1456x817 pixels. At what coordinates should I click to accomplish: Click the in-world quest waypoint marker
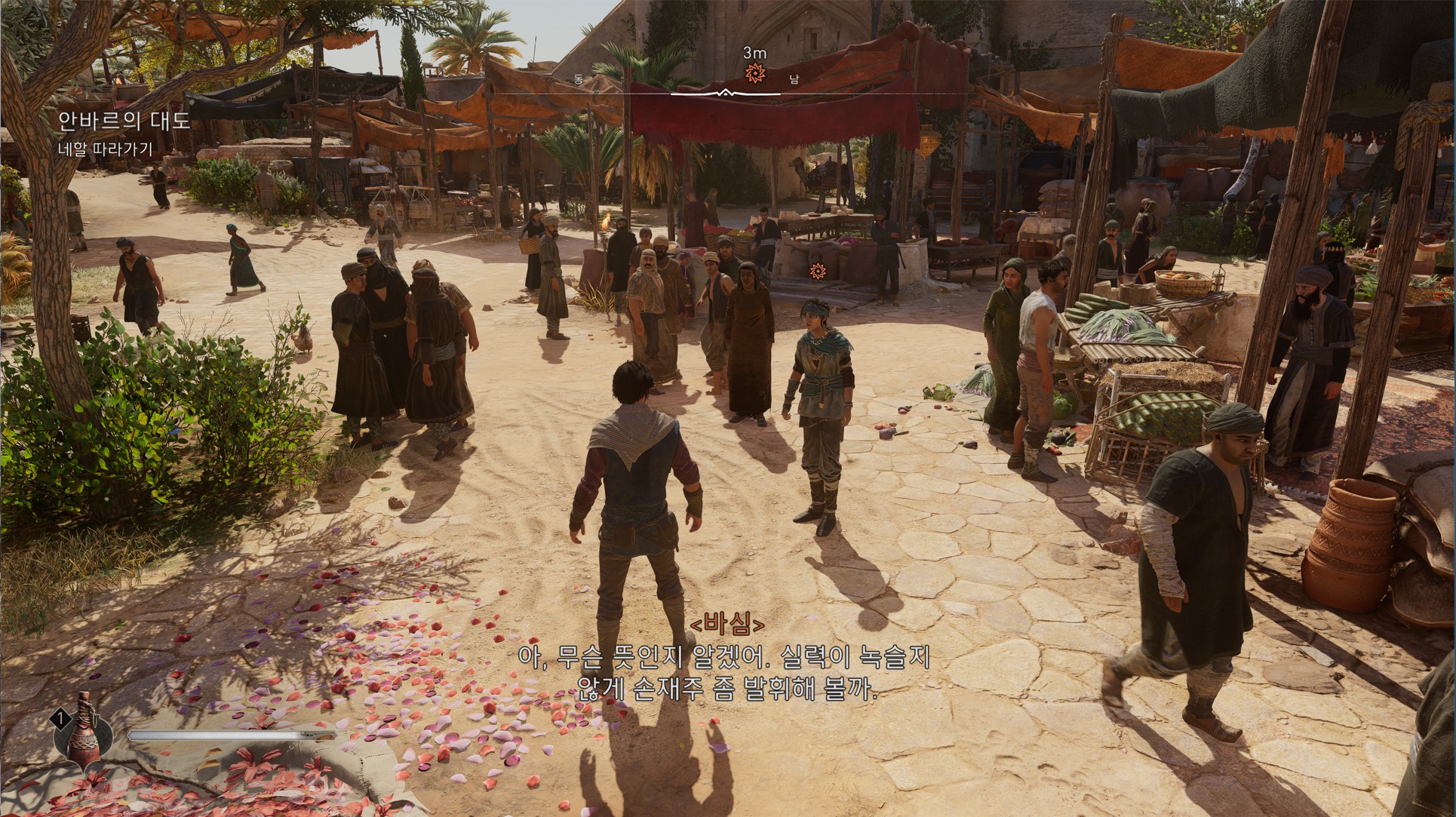pos(816,270)
